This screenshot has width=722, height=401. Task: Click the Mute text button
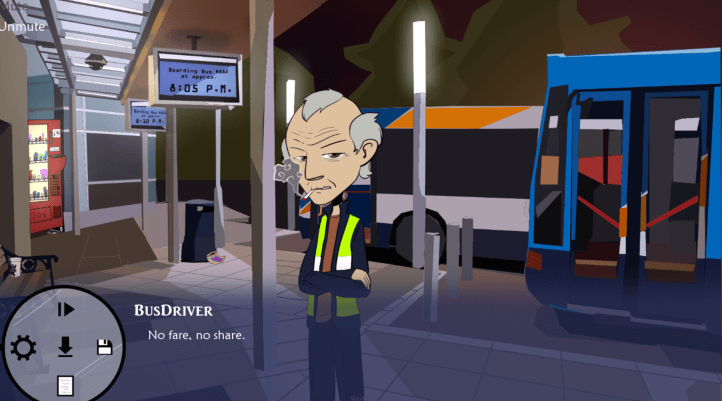coord(12,6)
